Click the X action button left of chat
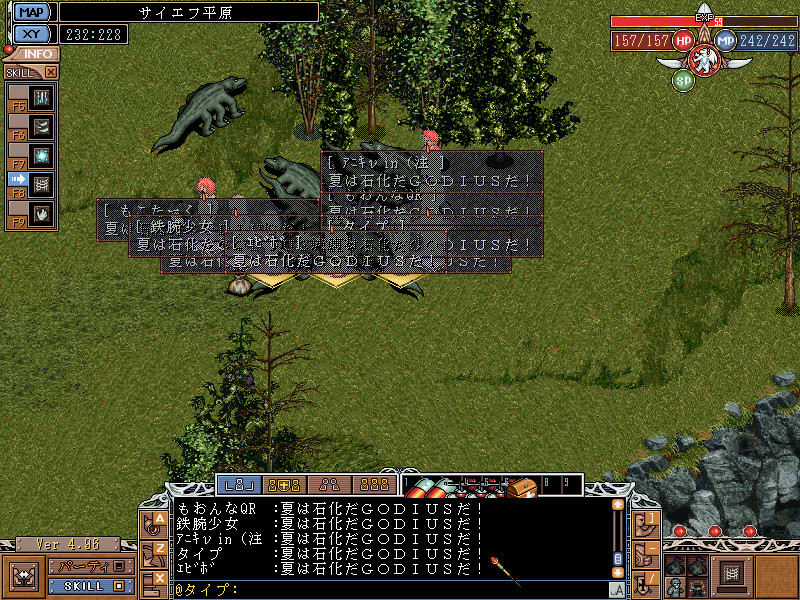Image resolution: width=800 pixels, height=600 pixels. point(159,579)
